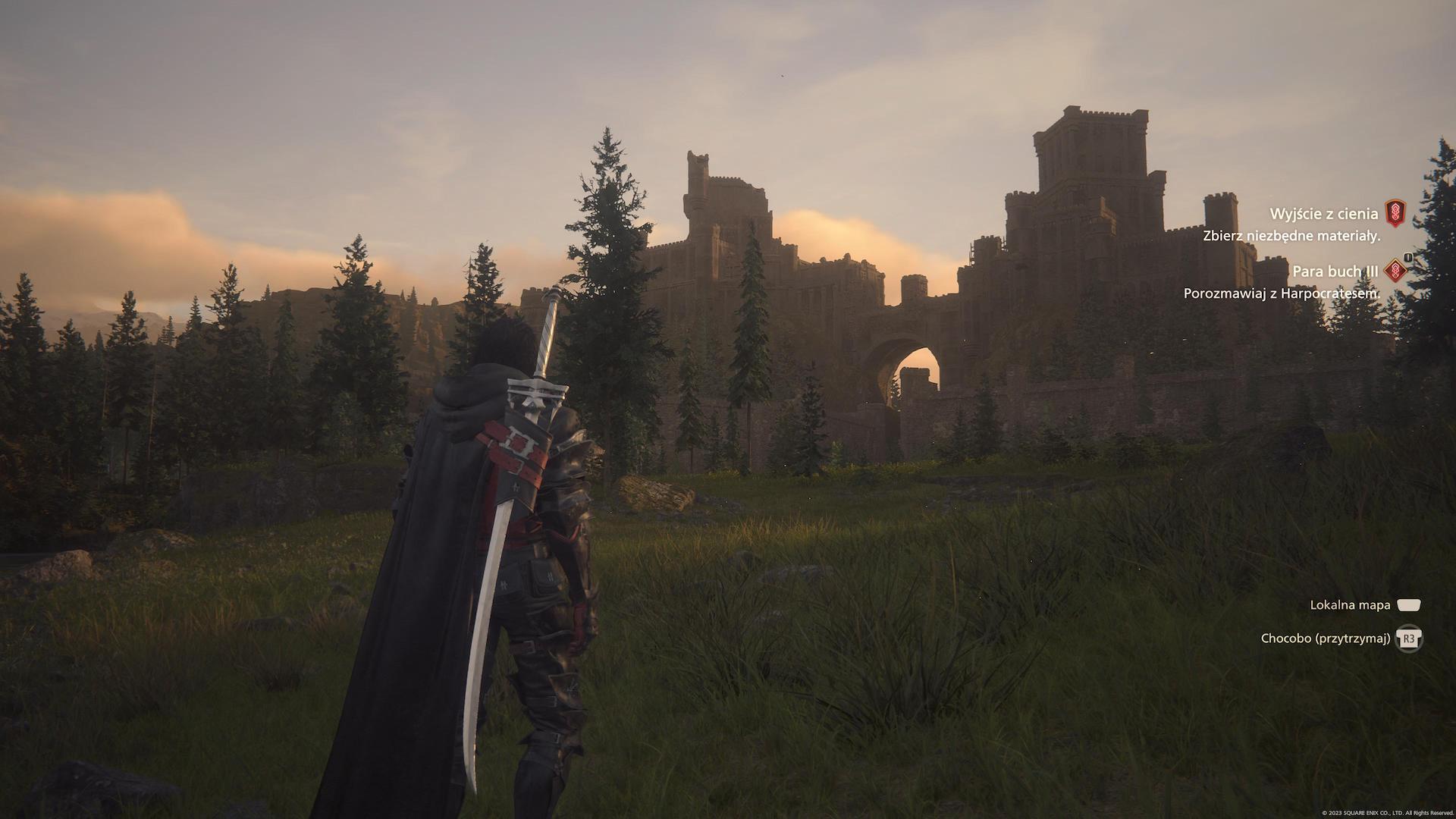Open the Para buch III side quest entry
Image resolution: width=1456 pixels, height=819 pixels.
1335,271
